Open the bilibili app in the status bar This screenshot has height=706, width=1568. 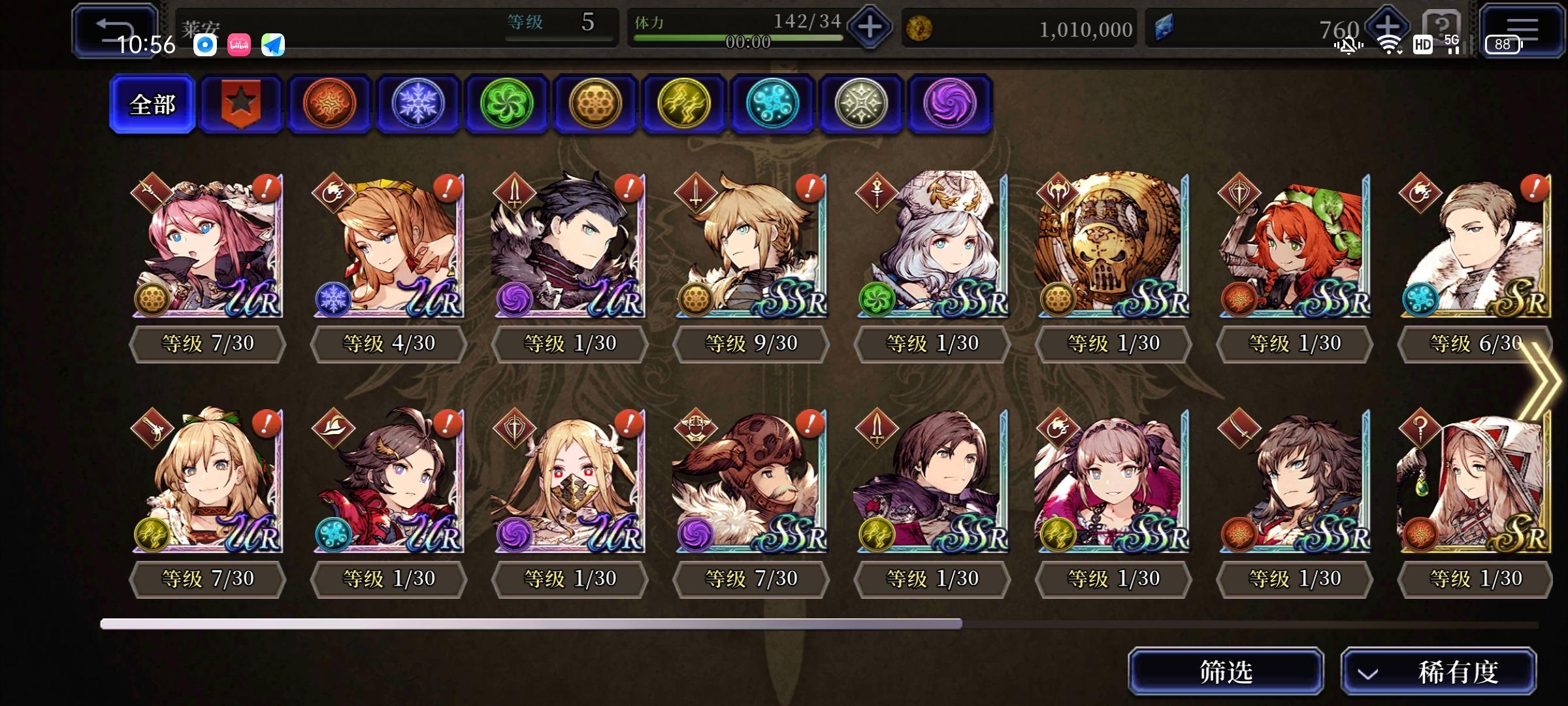(x=240, y=46)
